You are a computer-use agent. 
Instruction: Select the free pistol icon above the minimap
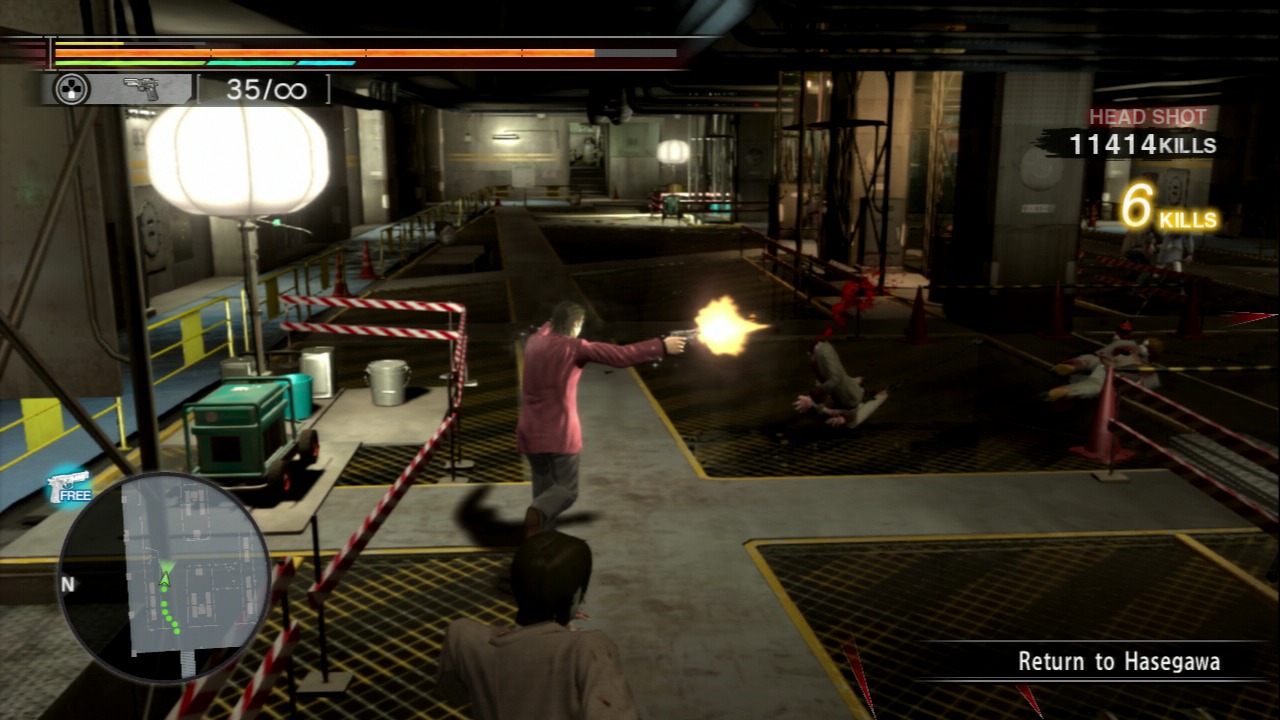pos(69,487)
